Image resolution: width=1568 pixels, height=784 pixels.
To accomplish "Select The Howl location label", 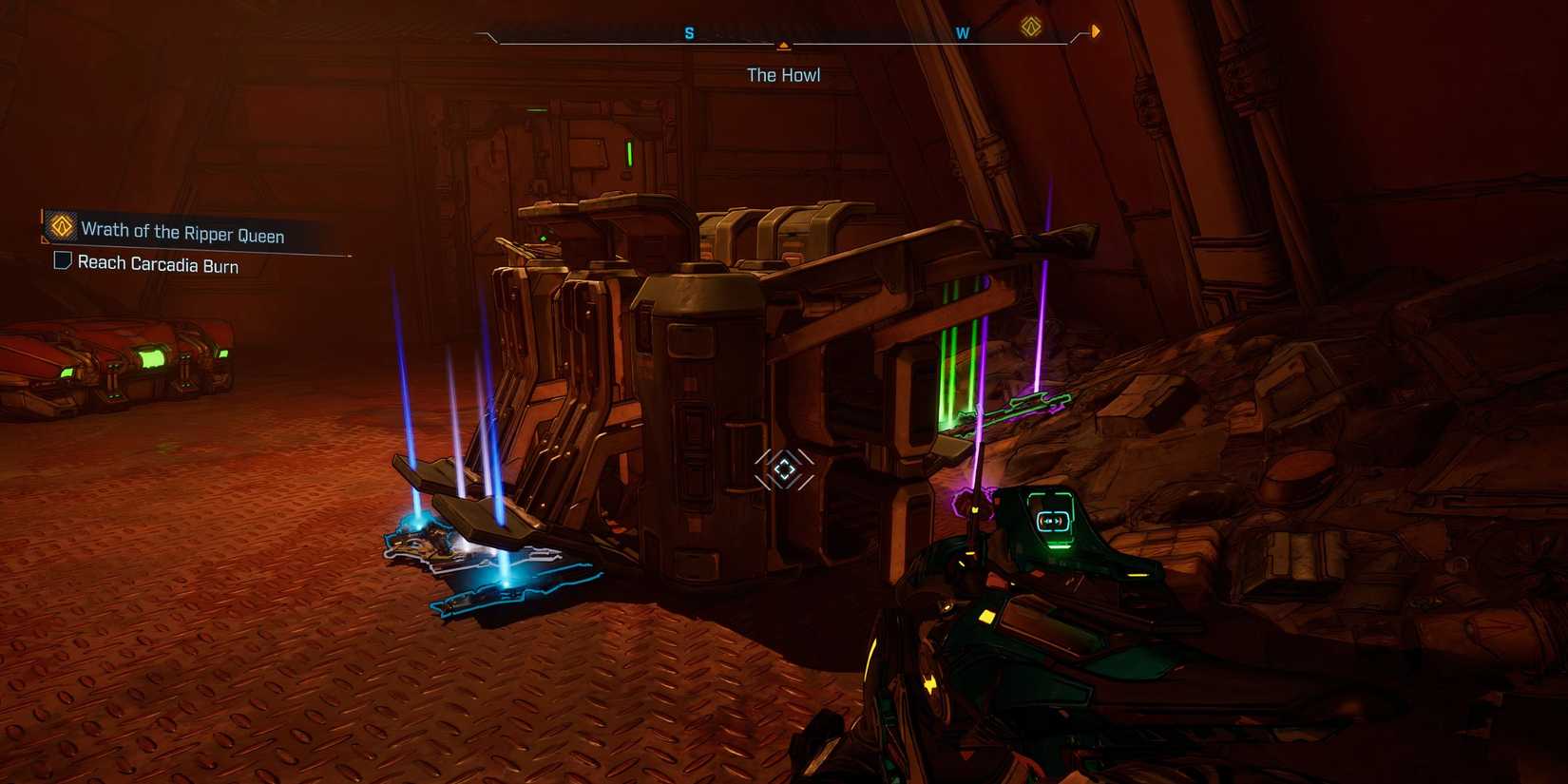I will click(x=783, y=74).
